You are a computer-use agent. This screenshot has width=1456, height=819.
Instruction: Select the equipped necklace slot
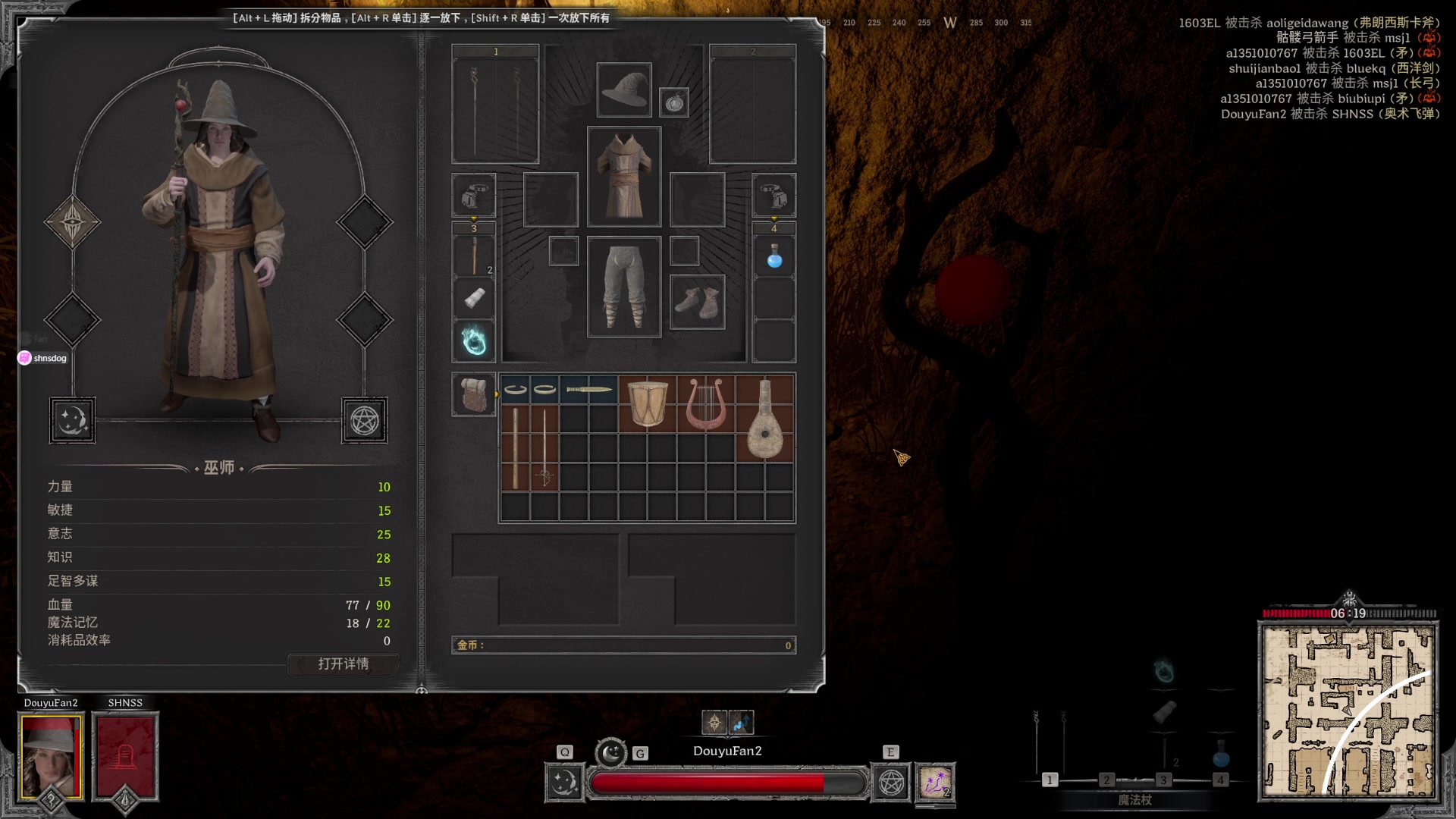[x=674, y=102]
